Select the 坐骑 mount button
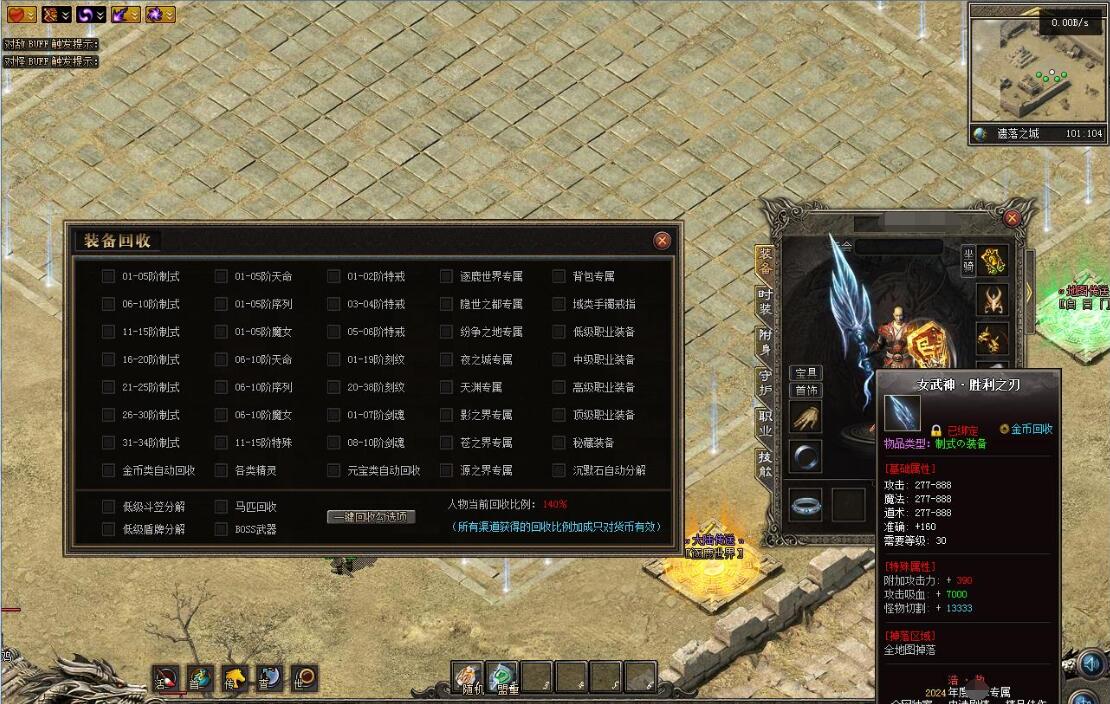1110x704 pixels. 968,258
